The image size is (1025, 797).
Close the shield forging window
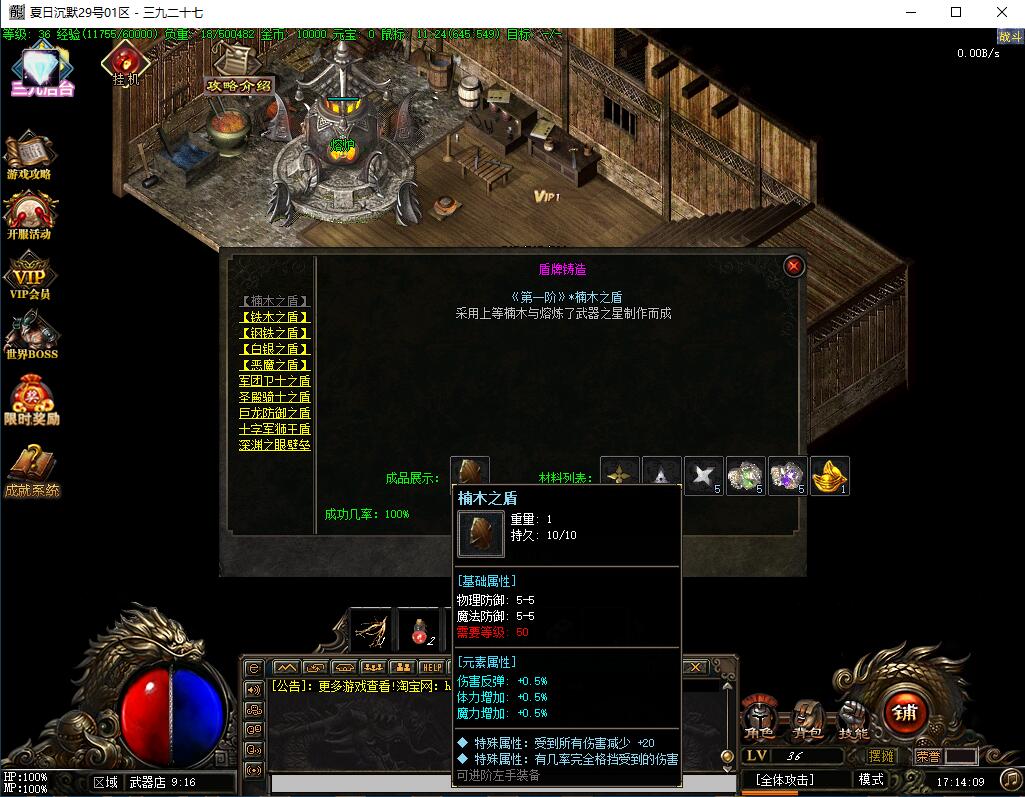point(794,266)
